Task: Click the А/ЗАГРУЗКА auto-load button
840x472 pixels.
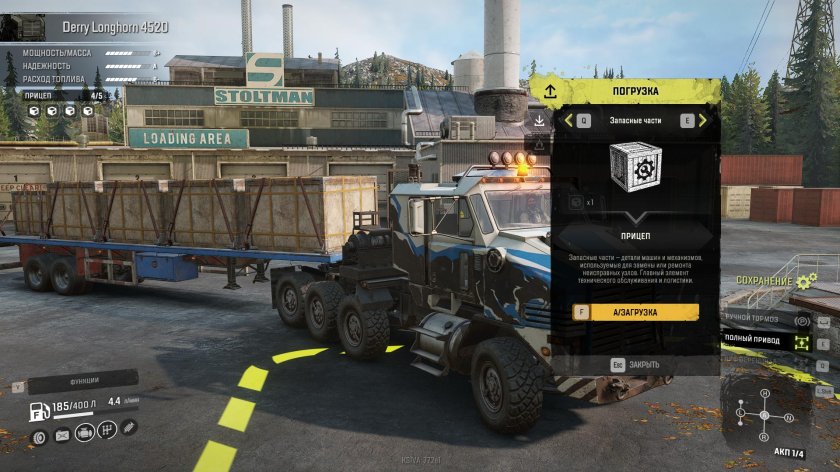Action: point(636,312)
